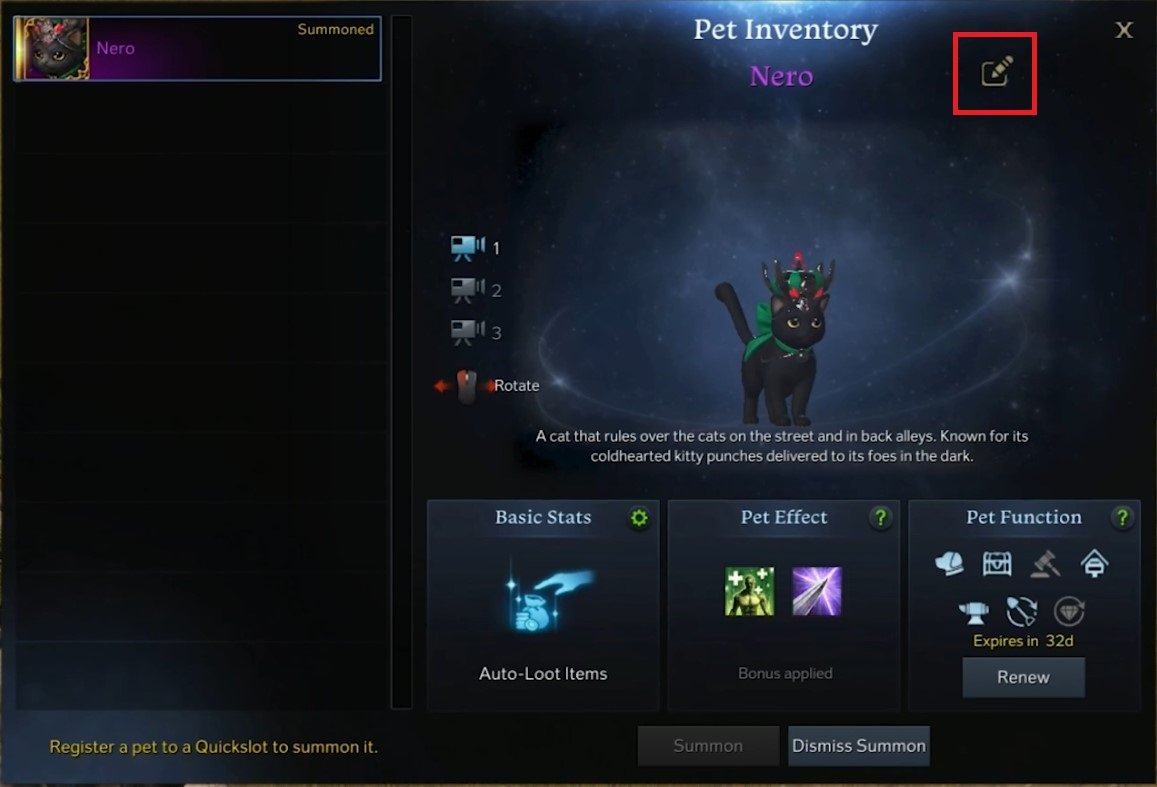The width and height of the screenshot is (1157, 787).
Task: Switch to camera view 1
Action: 466,247
